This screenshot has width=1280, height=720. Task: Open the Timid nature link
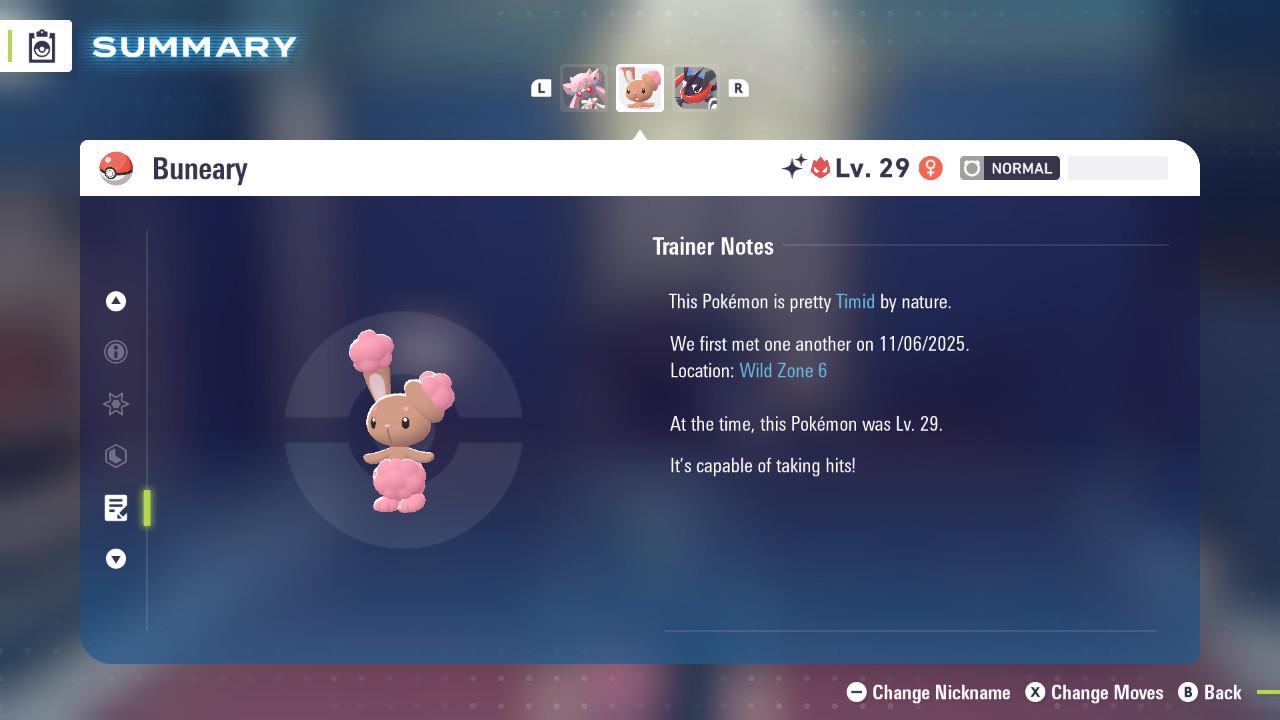click(854, 301)
